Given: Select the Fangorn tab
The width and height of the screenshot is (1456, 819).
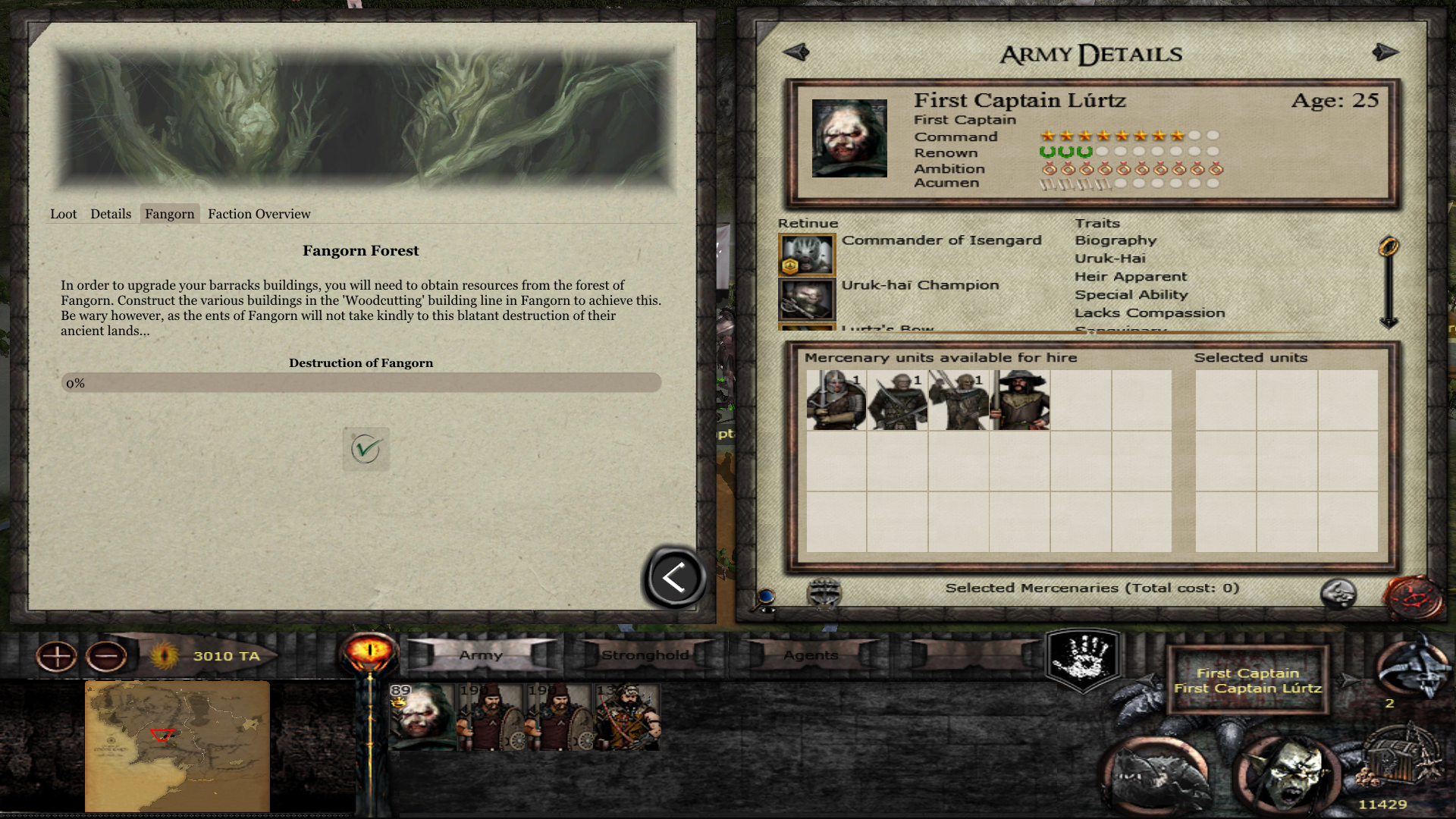Looking at the screenshot, I should pos(170,214).
